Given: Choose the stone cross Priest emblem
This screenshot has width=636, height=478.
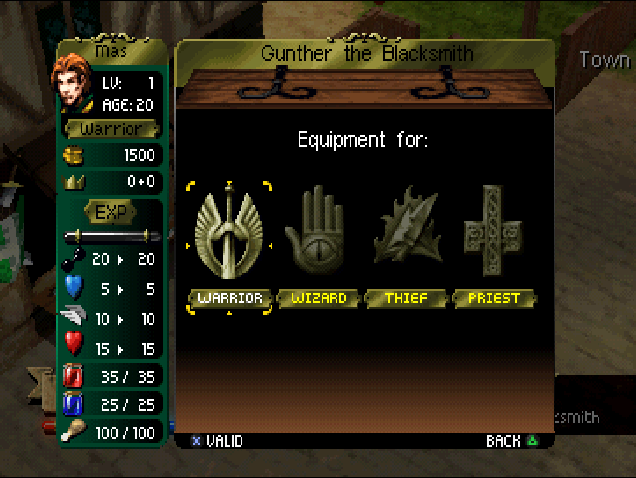Looking at the screenshot, I should pos(493,233).
